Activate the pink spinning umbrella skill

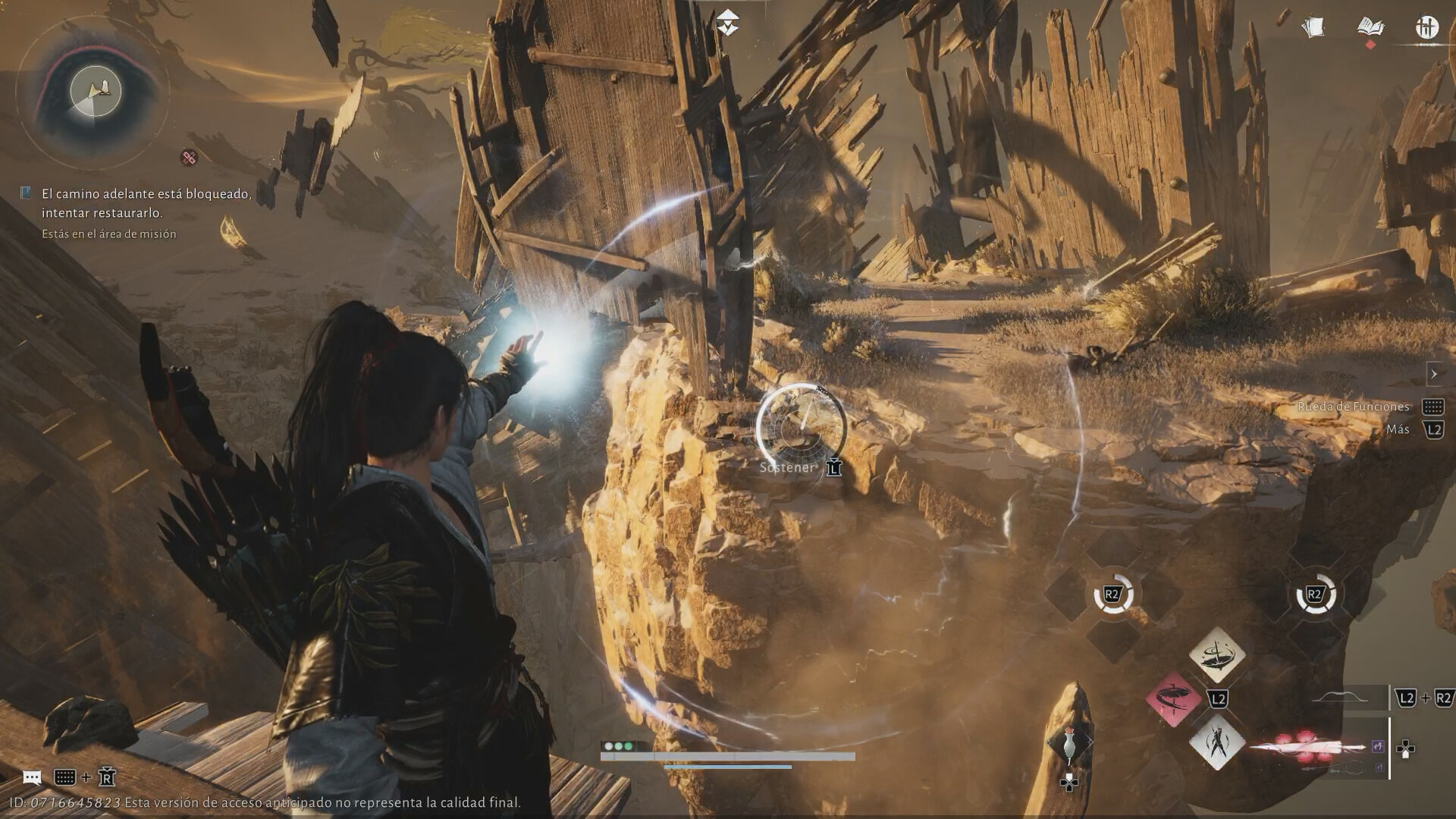1173,698
